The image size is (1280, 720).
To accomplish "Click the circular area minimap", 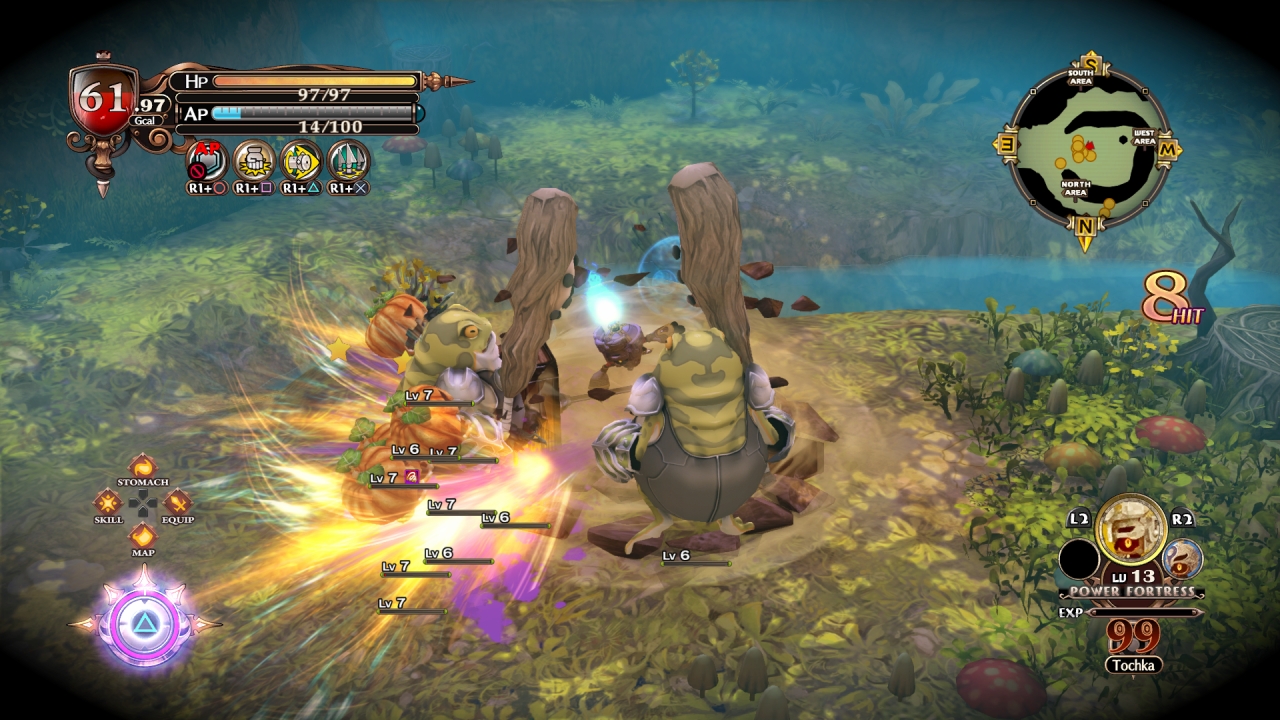I will coord(1087,148).
